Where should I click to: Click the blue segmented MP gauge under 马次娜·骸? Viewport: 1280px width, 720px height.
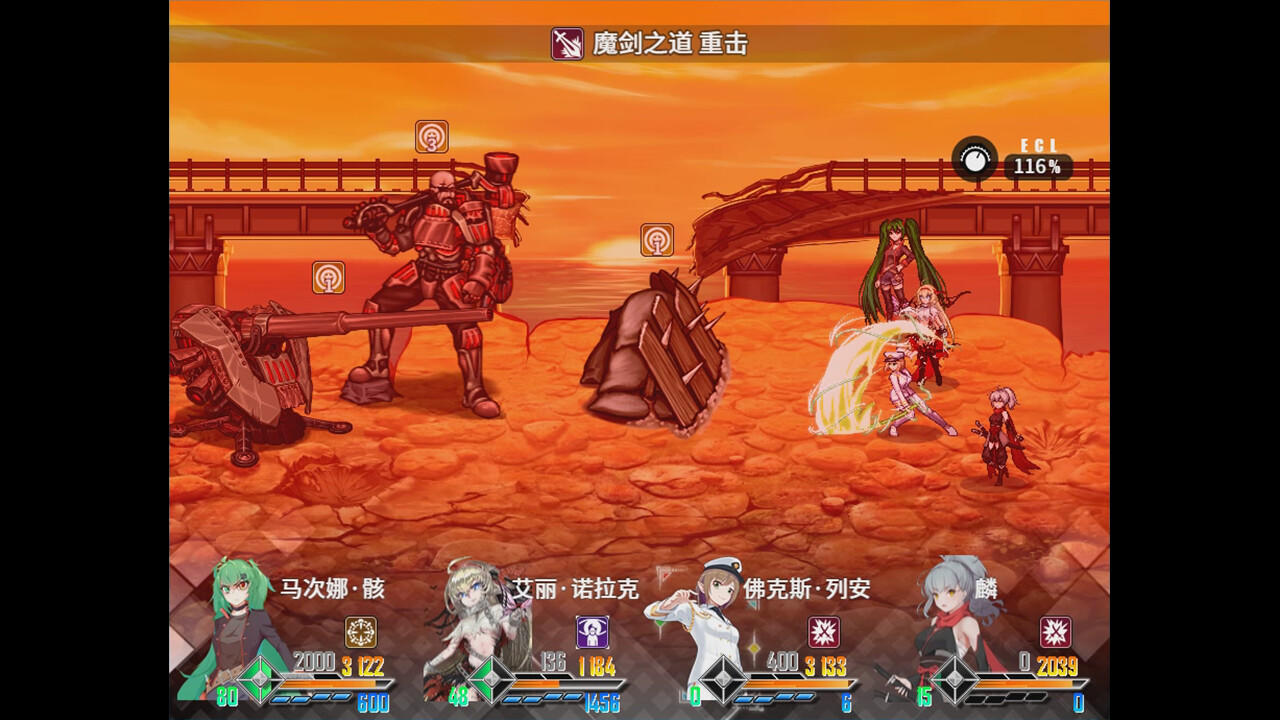click(310, 699)
